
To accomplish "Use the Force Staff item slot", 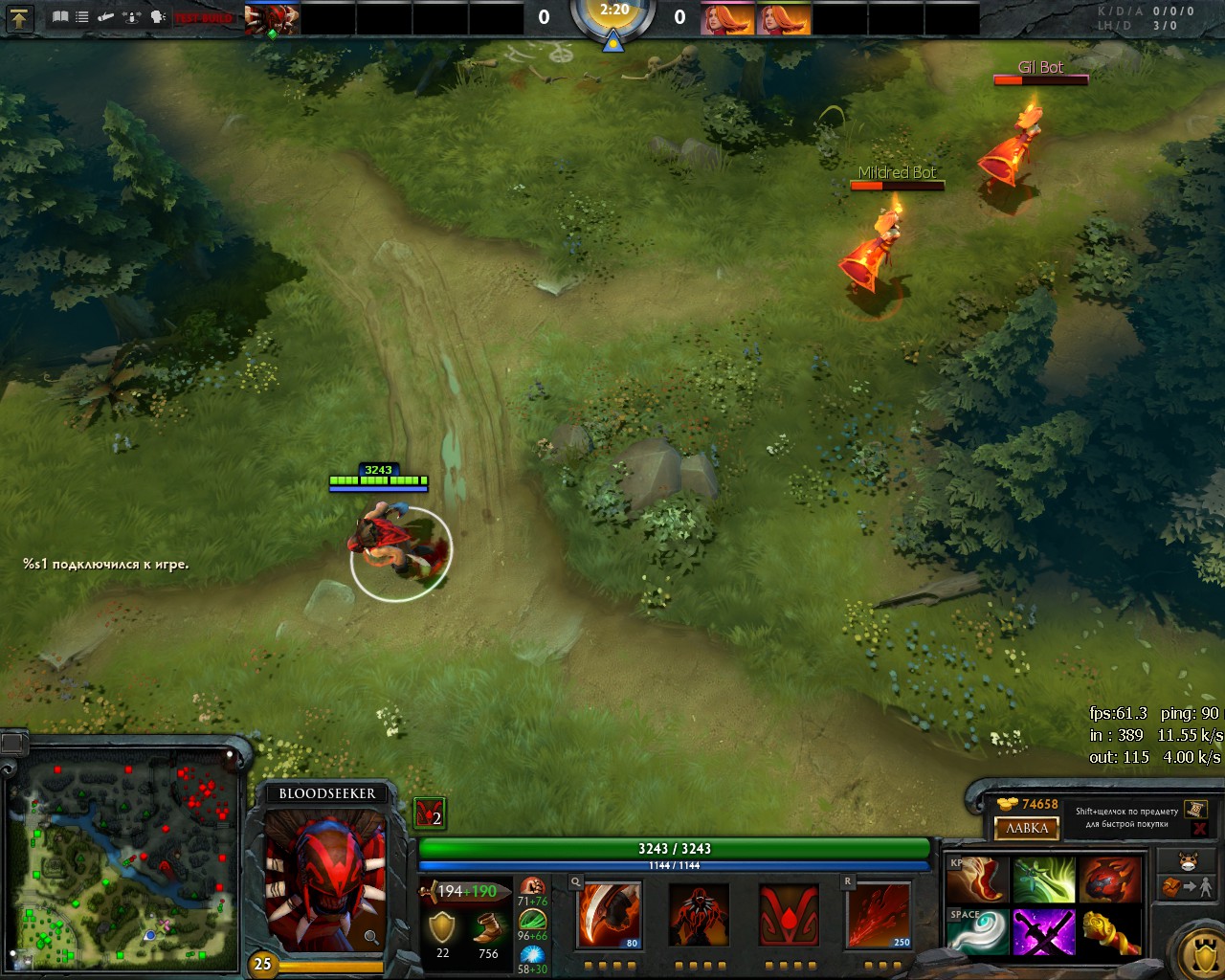I will pyautogui.click(x=976, y=932).
